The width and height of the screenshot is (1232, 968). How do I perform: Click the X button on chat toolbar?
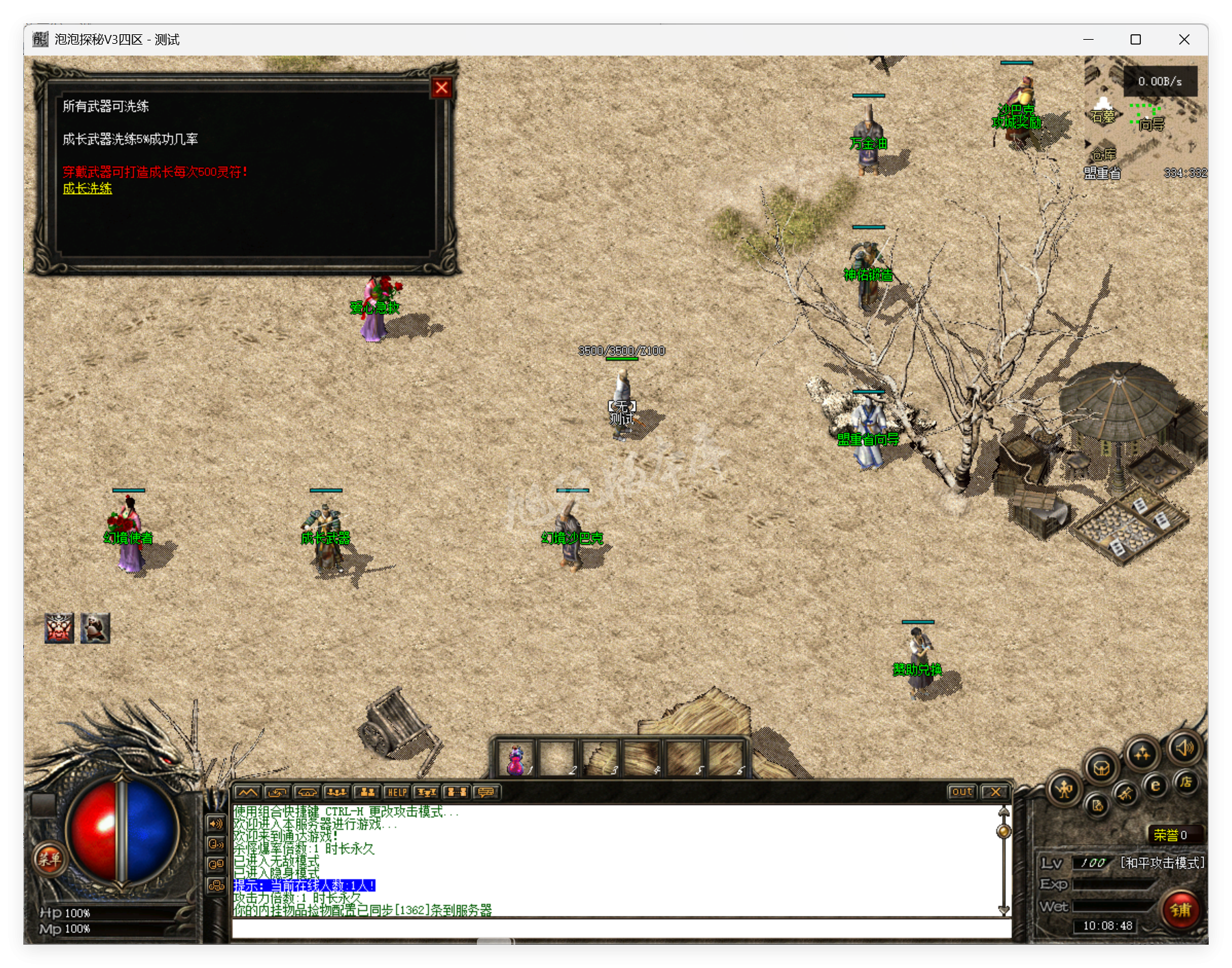point(994,792)
